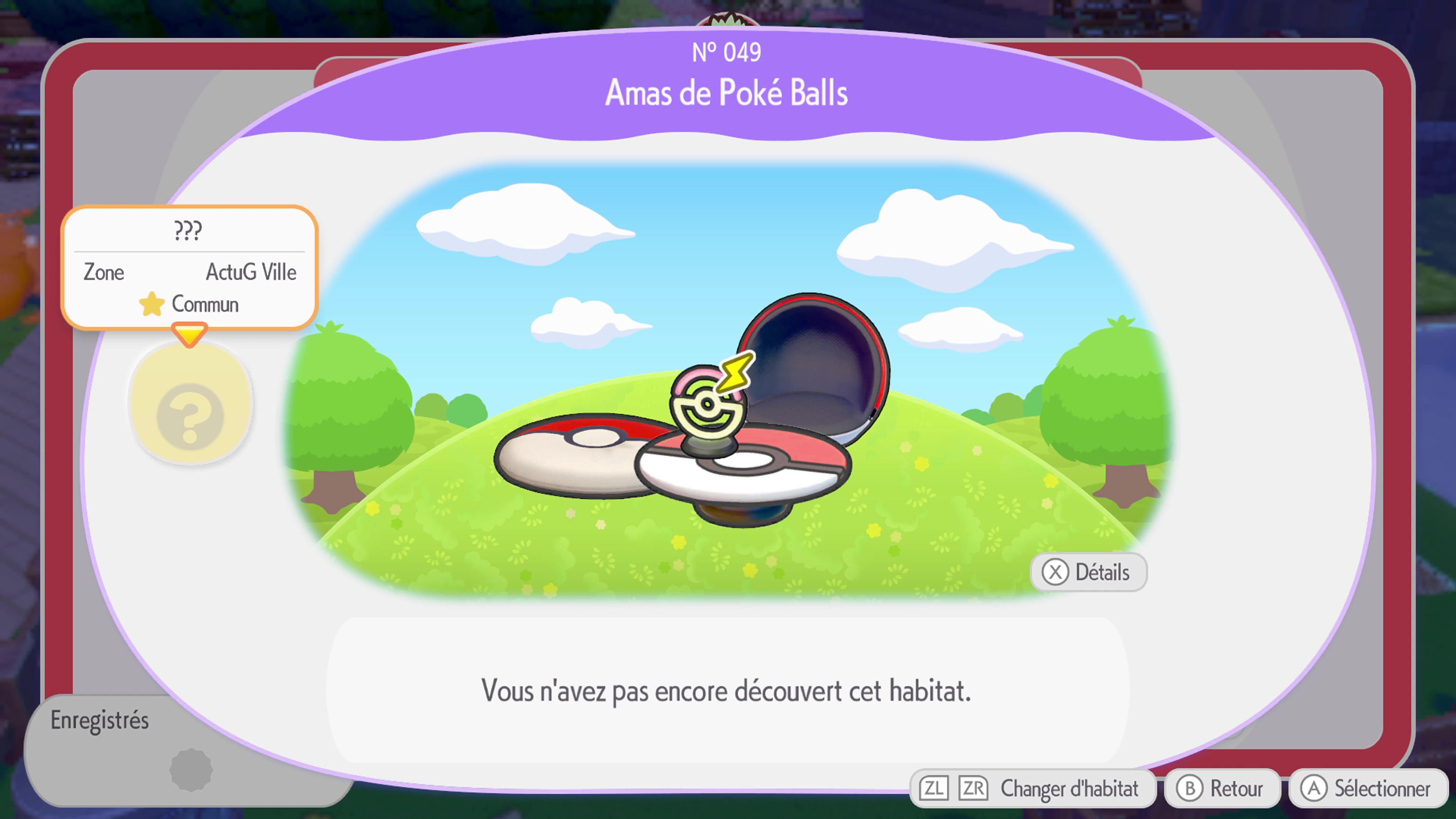Viewport: 1456px width, 819px height.
Task: Toggle the orange arrow under the info card
Action: tap(190, 334)
